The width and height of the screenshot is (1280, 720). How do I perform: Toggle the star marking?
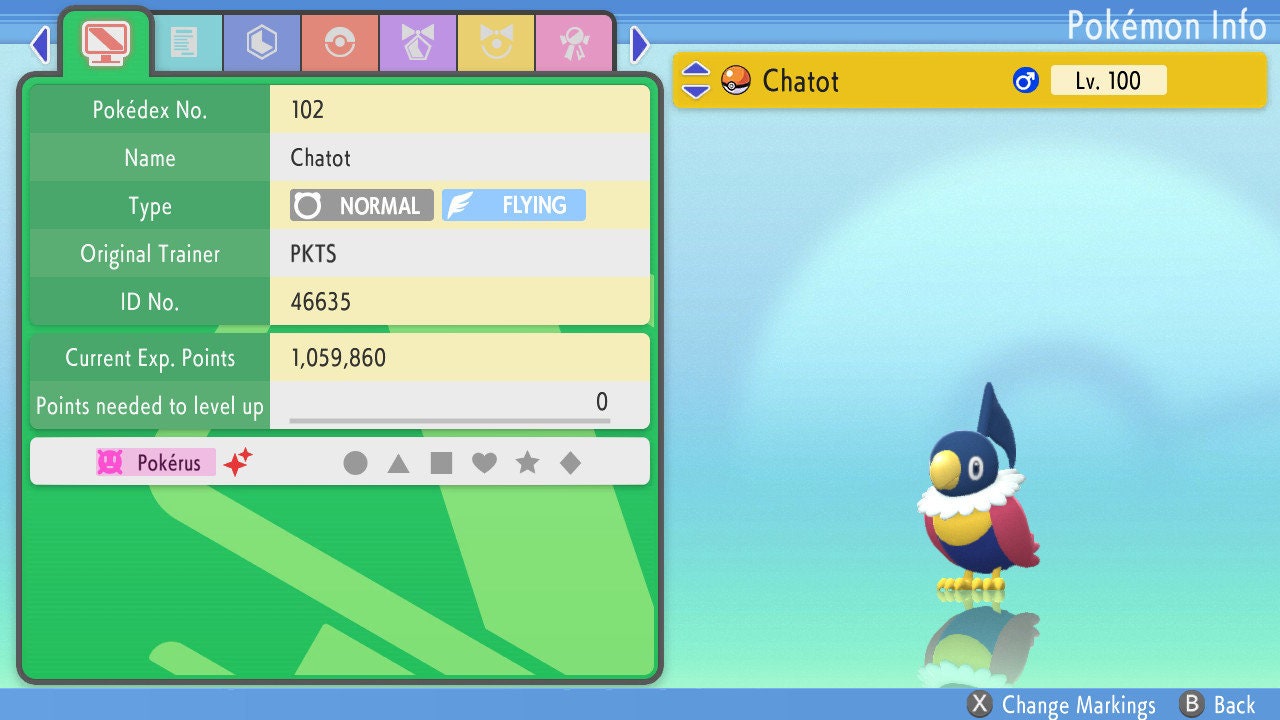coord(527,463)
